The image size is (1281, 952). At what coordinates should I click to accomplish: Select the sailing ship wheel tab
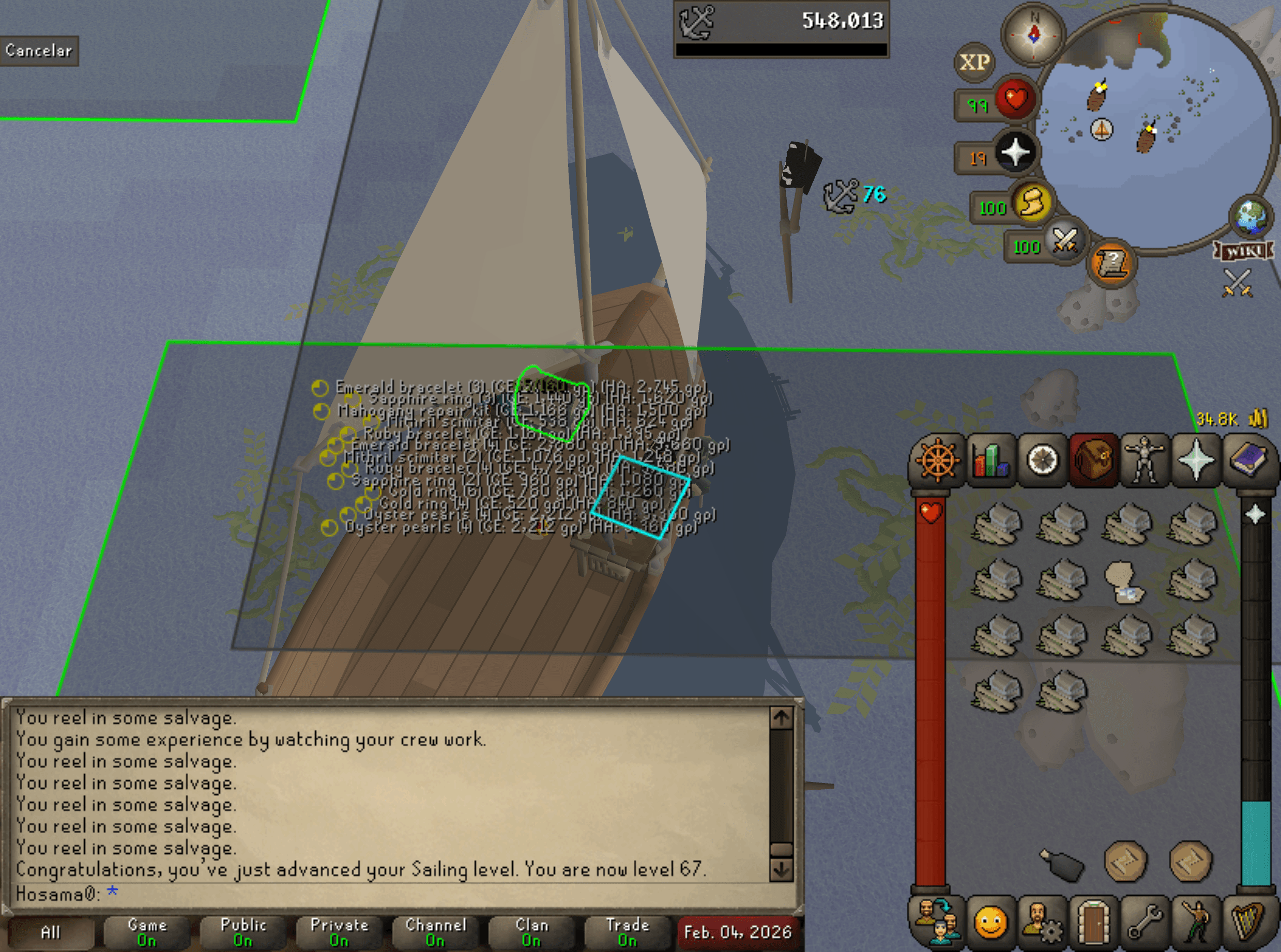pos(937,461)
